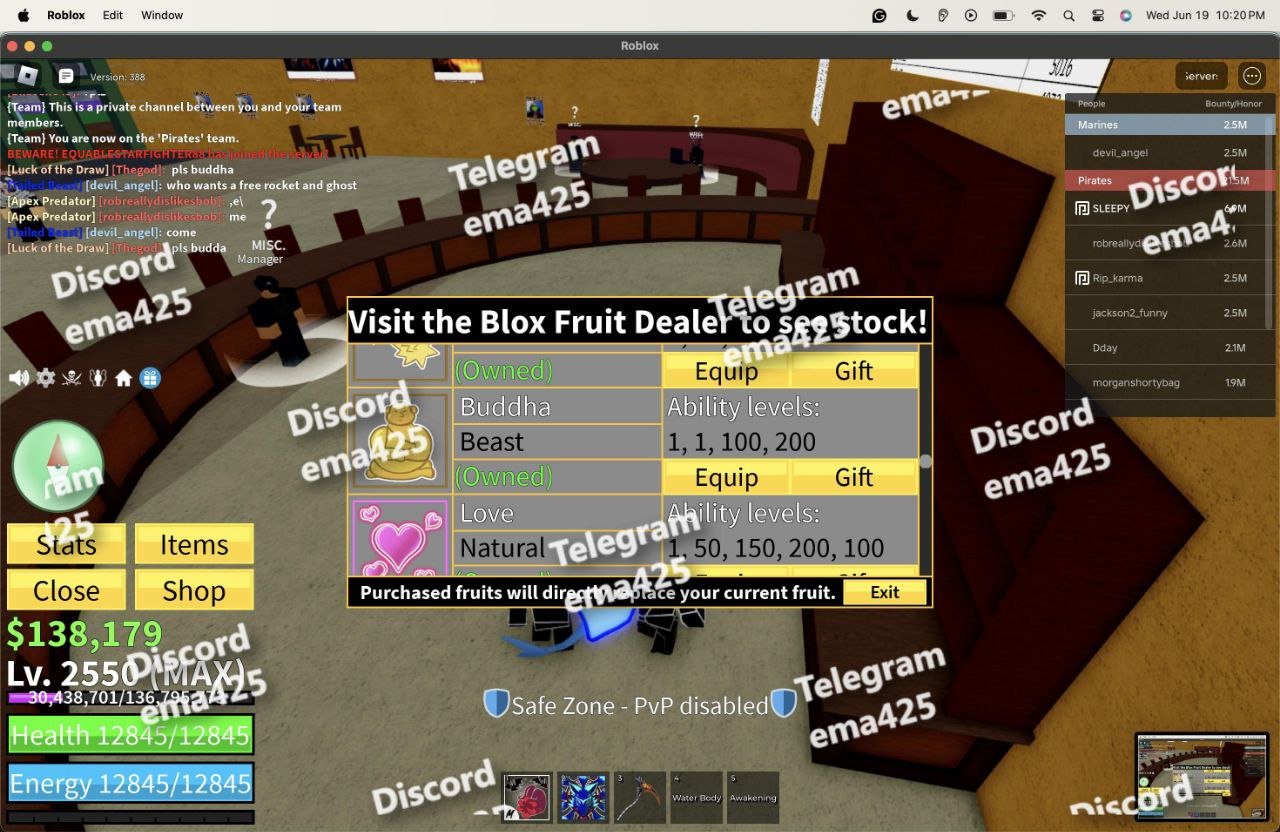The height and width of the screenshot is (832, 1280).
Task: Equip the Buddha fruit
Action: (x=726, y=477)
